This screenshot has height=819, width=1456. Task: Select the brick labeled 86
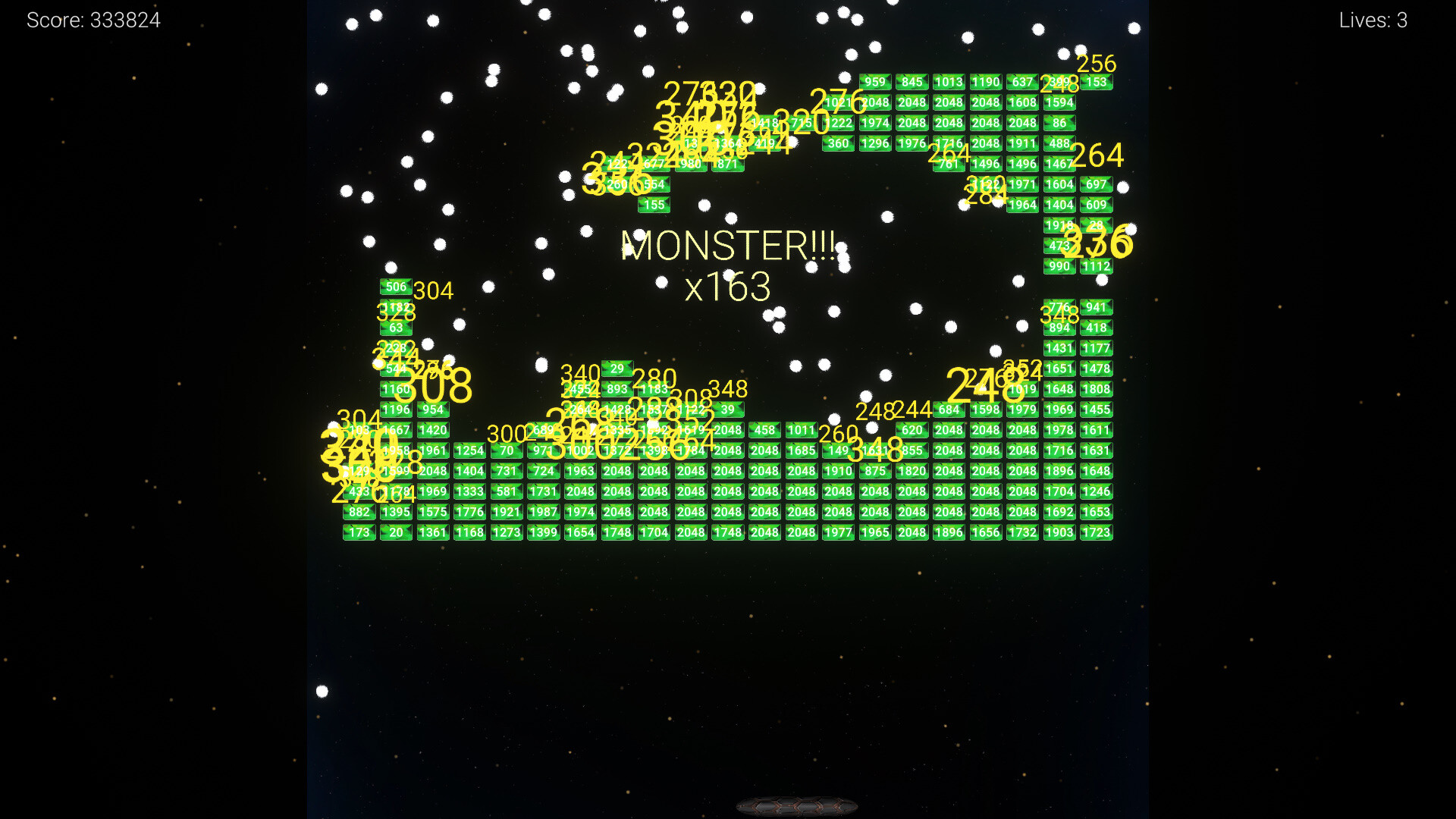tap(1059, 123)
